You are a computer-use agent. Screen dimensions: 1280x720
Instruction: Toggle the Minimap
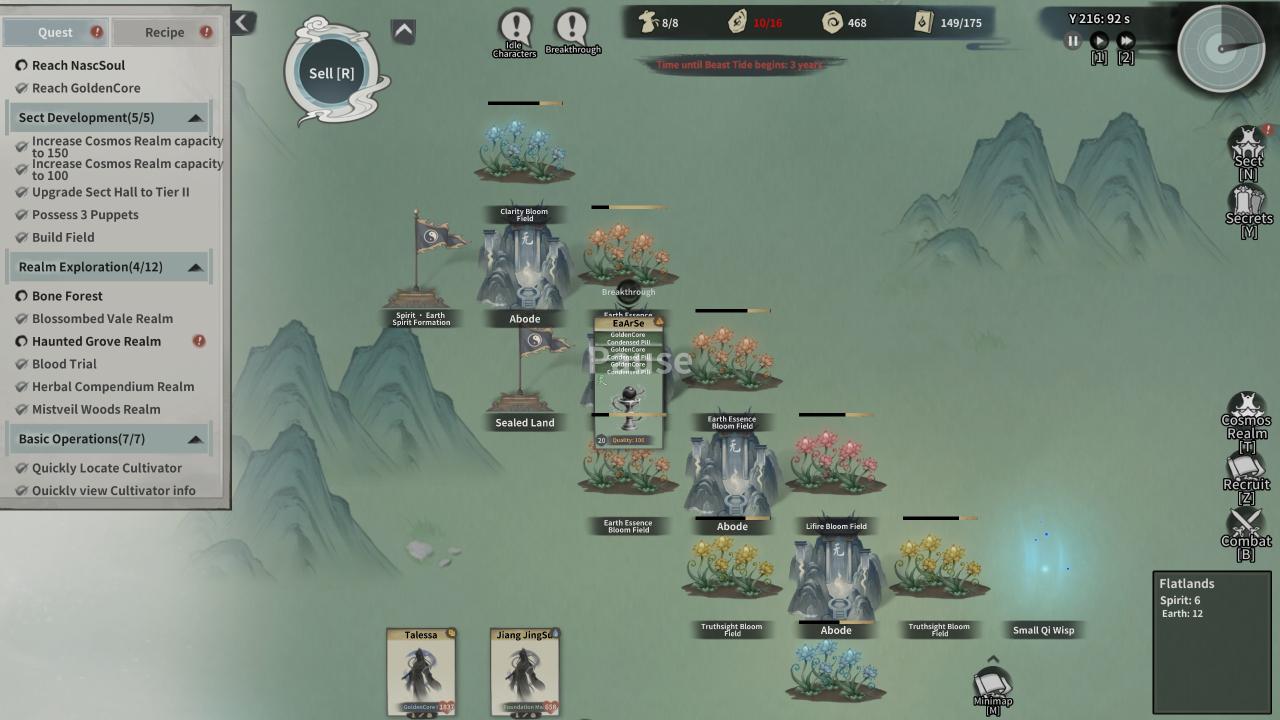tap(993, 688)
